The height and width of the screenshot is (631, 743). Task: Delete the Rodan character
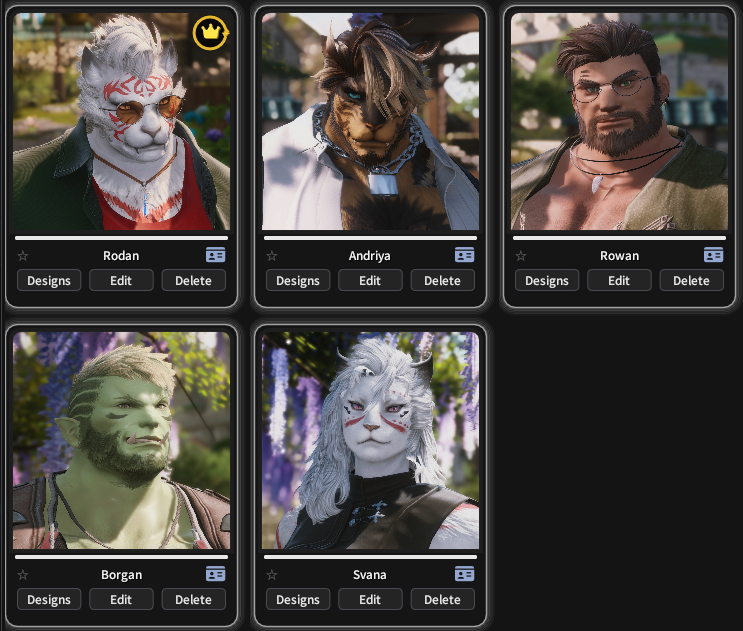(193, 281)
